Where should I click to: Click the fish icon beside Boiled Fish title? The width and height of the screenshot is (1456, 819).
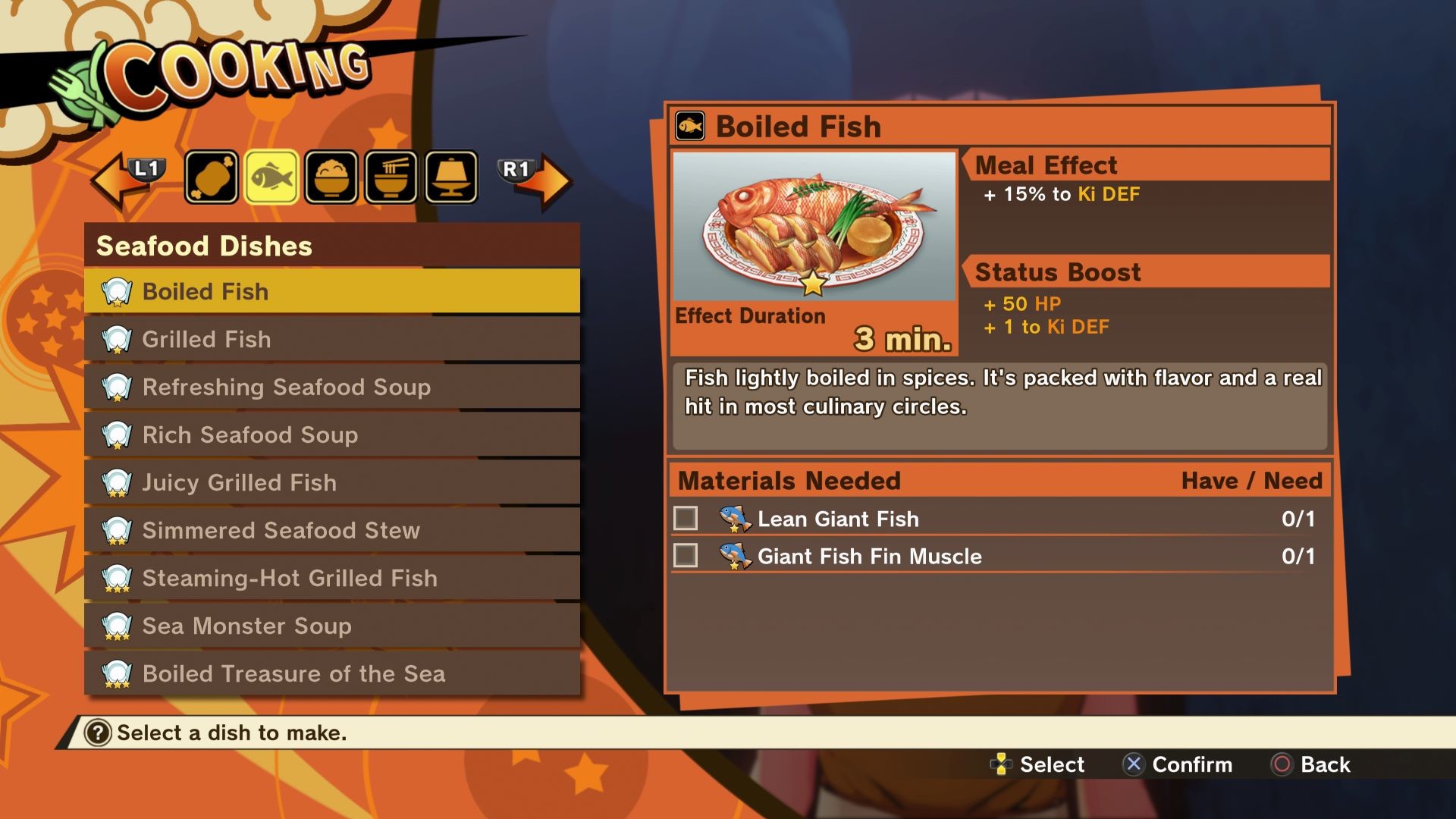click(x=689, y=126)
